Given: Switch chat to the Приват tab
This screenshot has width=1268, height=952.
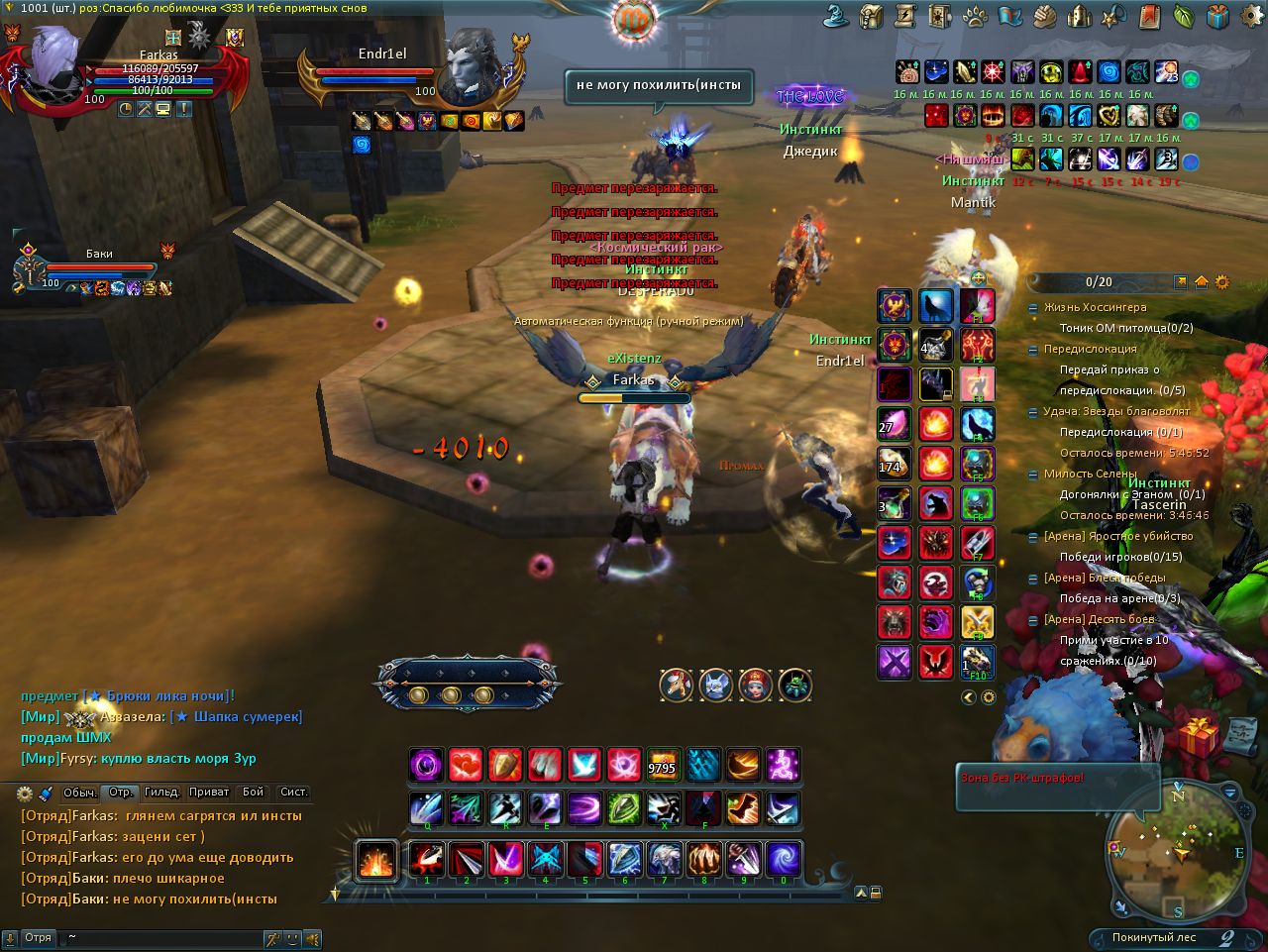Looking at the screenshot, I should point(209,793).
